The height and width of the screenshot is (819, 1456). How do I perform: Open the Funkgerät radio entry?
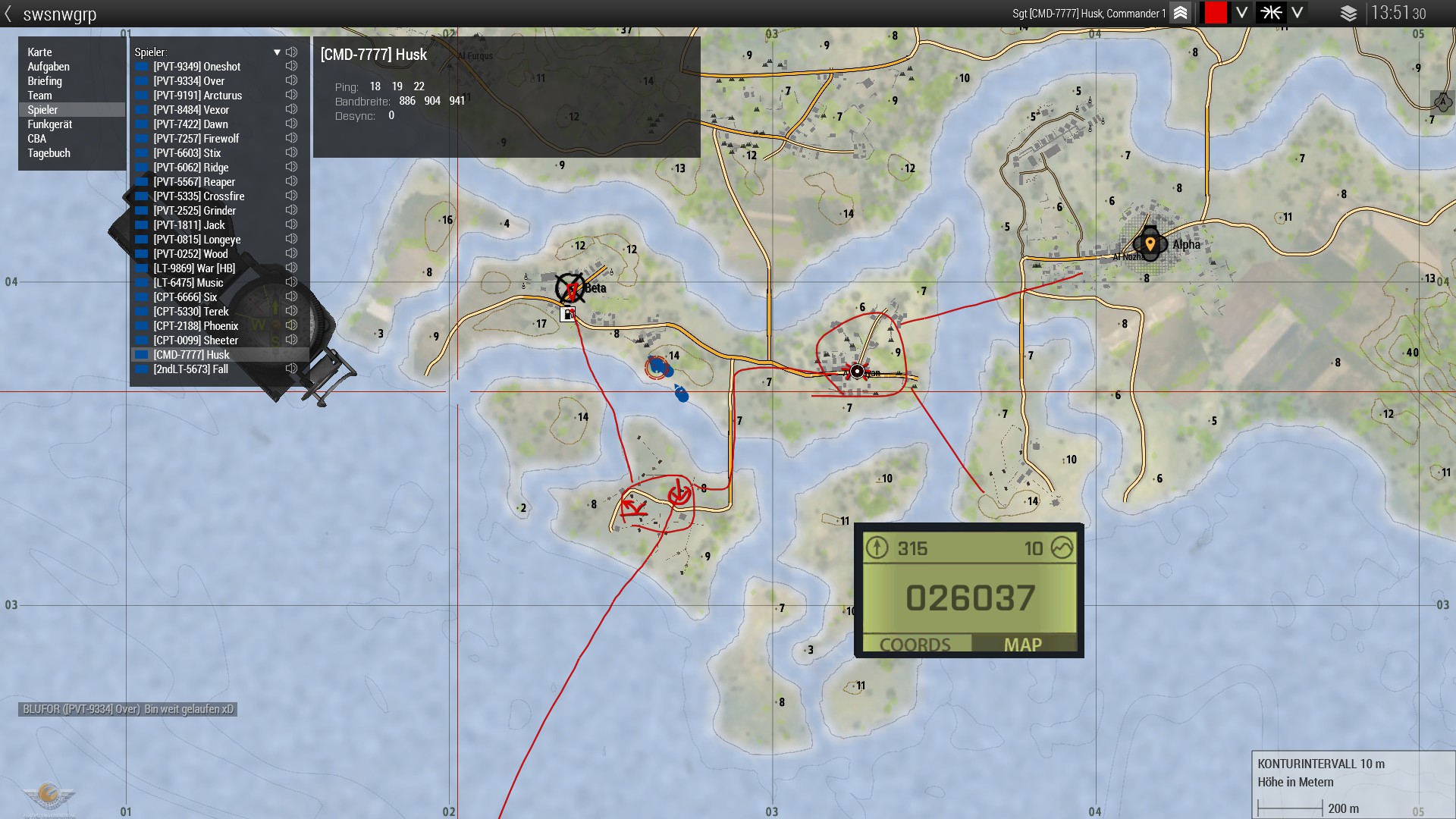(50, 124)
